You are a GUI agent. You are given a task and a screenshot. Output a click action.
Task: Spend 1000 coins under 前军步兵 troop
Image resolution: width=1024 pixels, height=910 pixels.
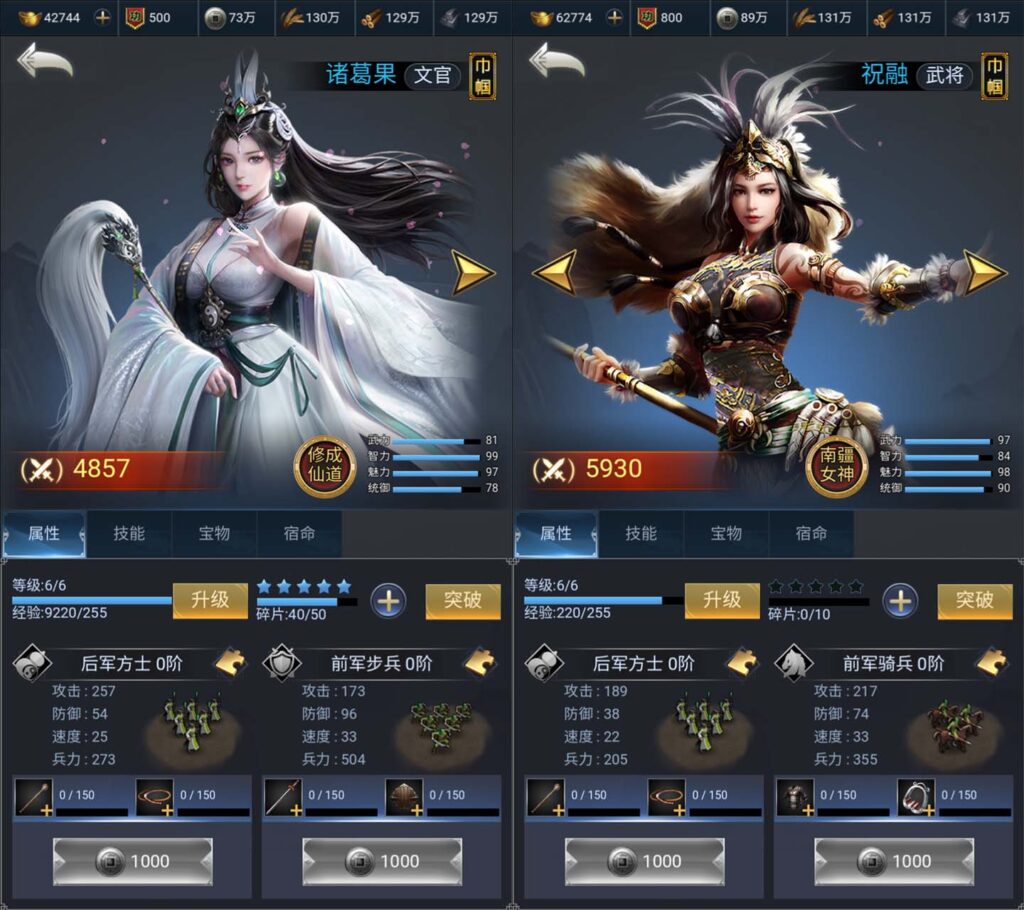coord(382,861)
